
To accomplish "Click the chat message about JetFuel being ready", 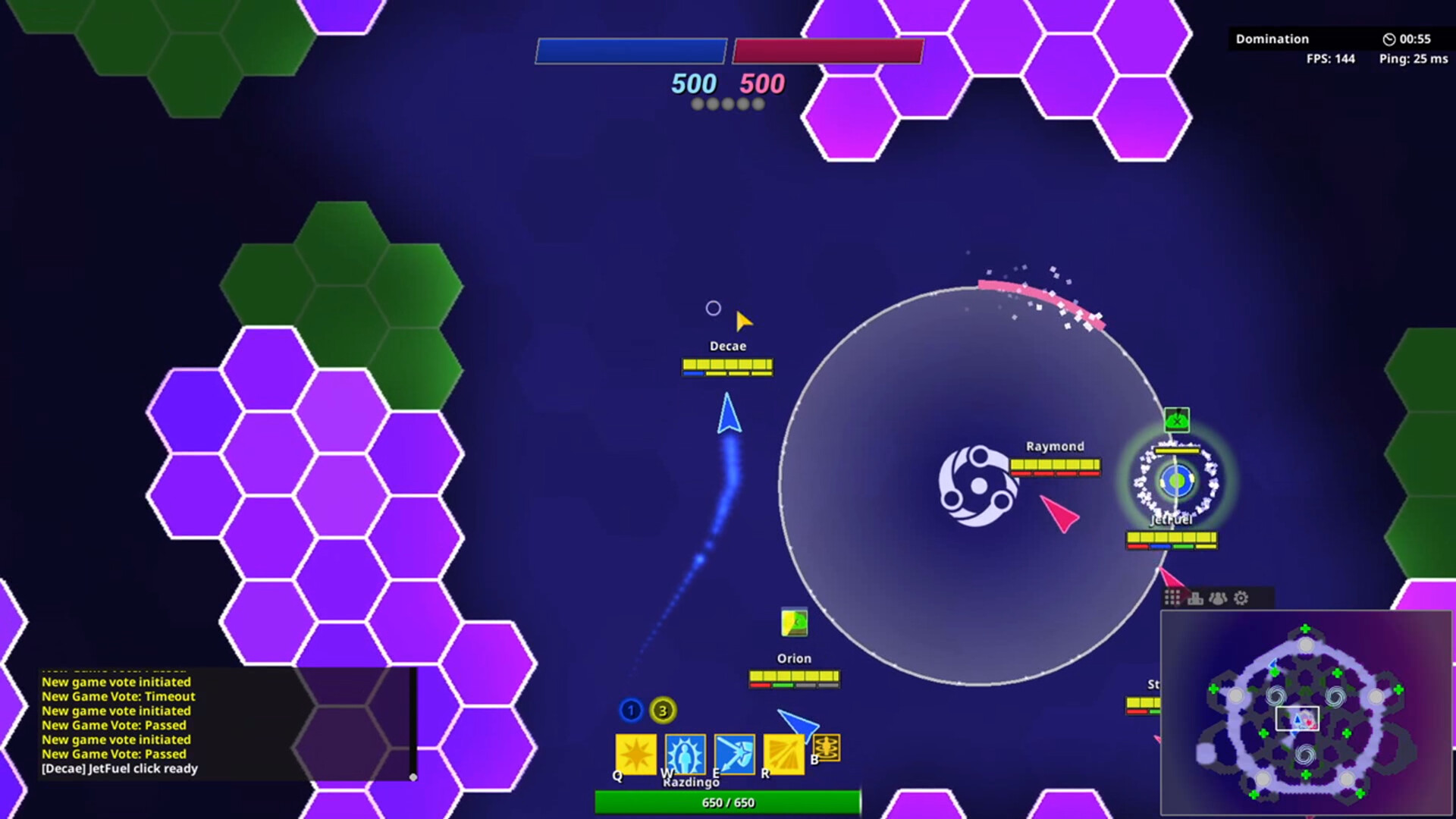I will (x=119, y=768).
